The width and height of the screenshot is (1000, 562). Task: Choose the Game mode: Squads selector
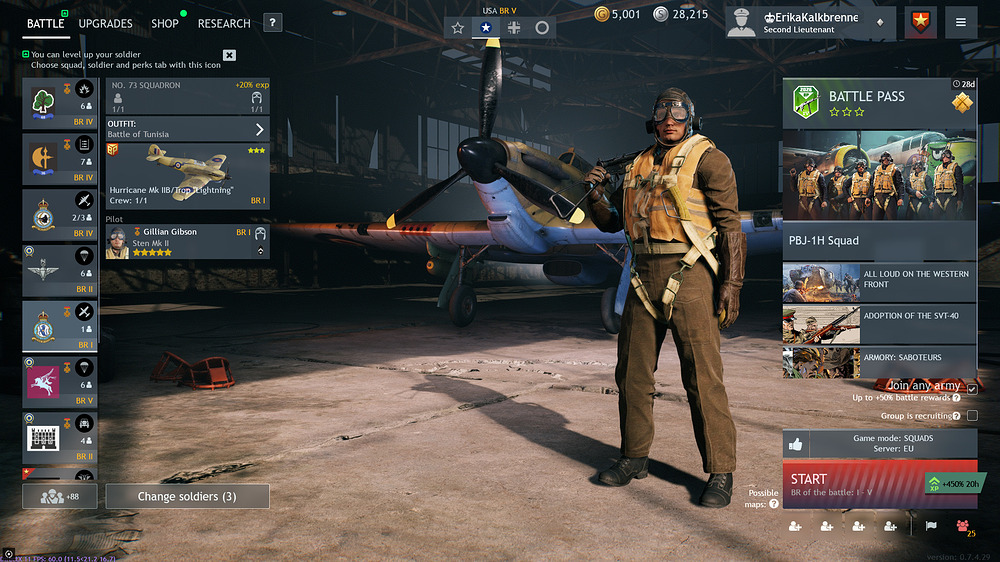(879, 443)
